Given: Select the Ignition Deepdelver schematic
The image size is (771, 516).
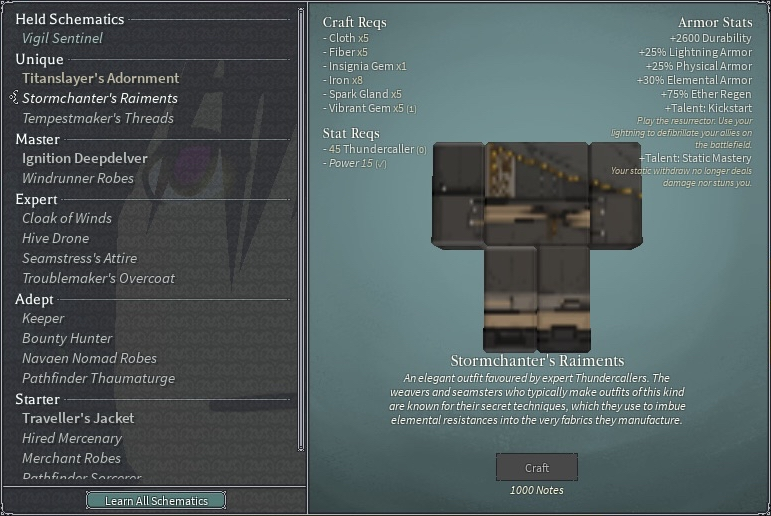Looking at the screenshot, I should click(84, 158).
